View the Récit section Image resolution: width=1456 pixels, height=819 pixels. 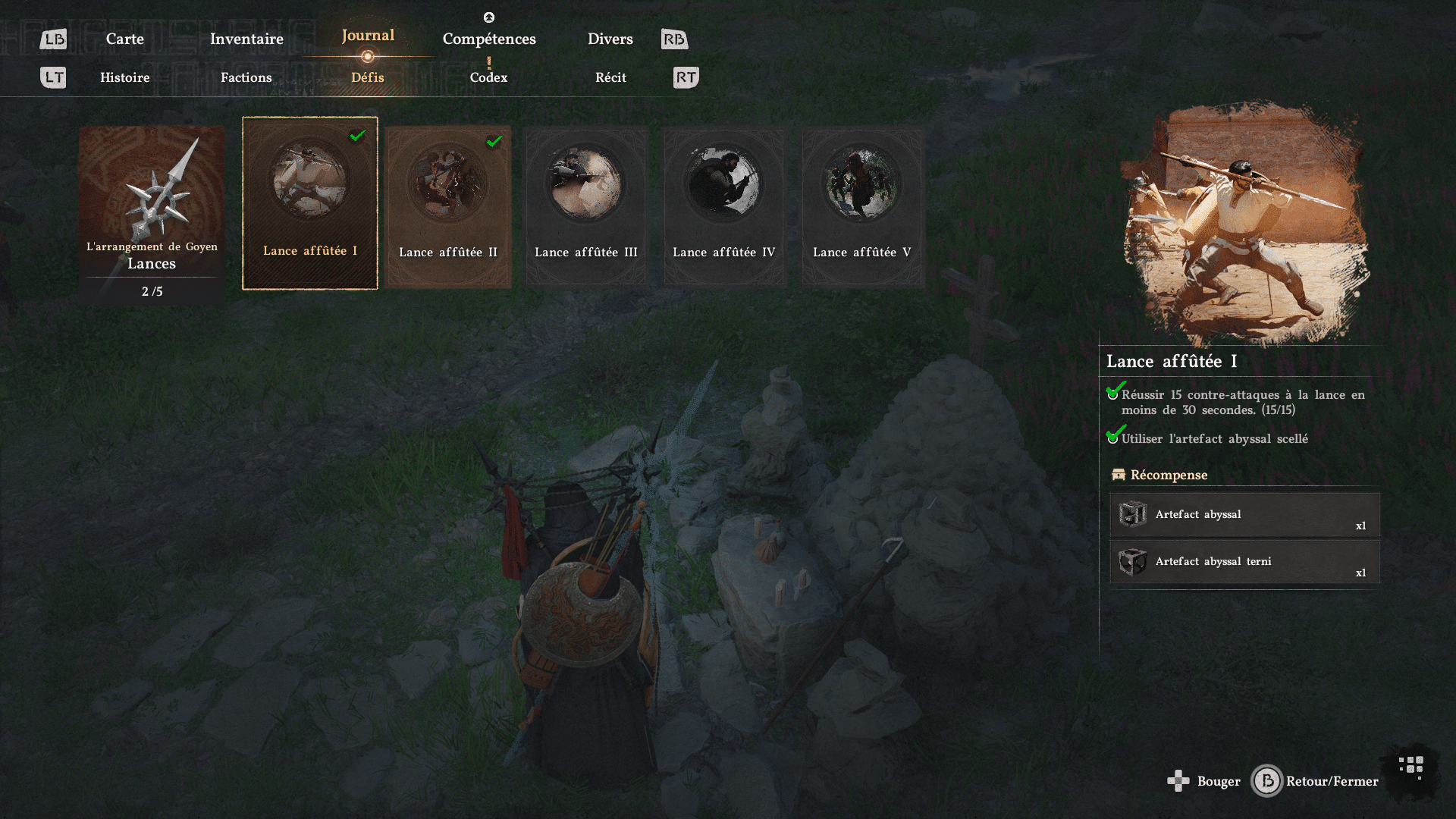[610, 77]
